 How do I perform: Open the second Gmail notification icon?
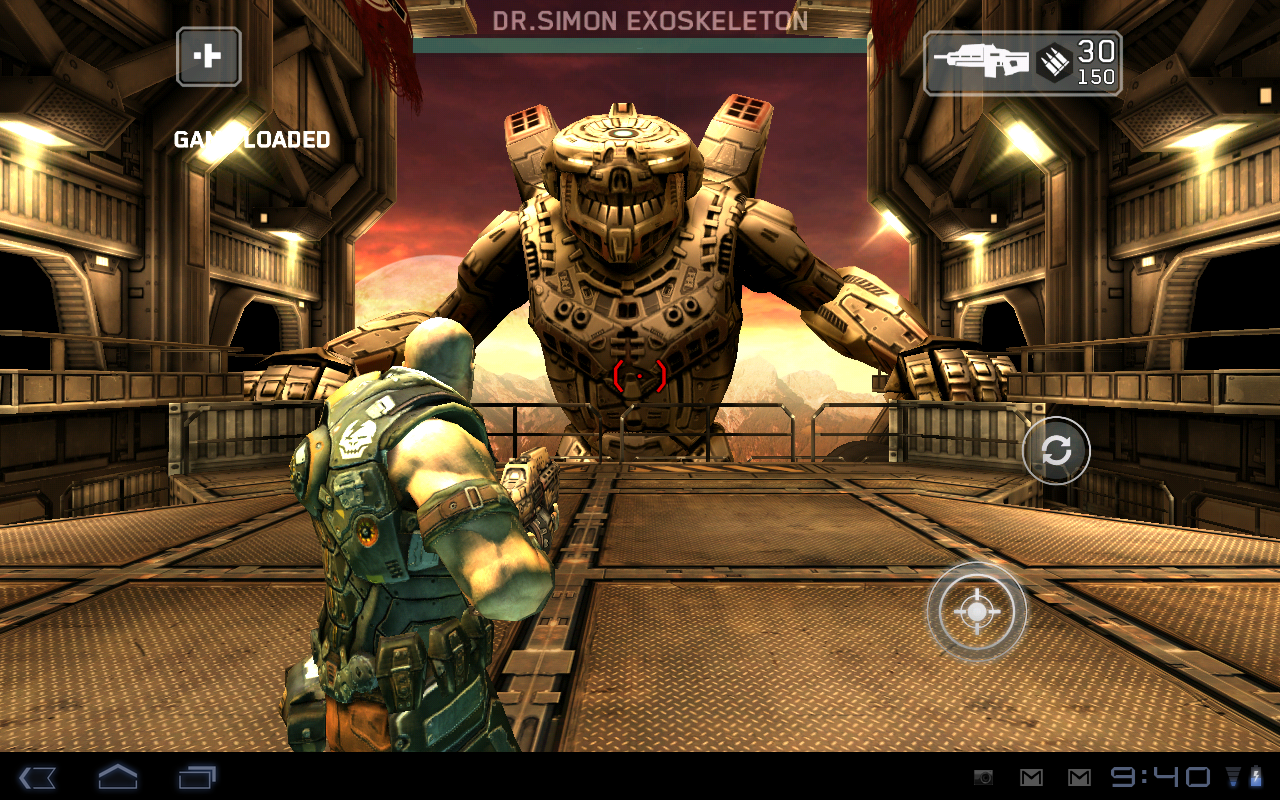[x=1081, y=778]
